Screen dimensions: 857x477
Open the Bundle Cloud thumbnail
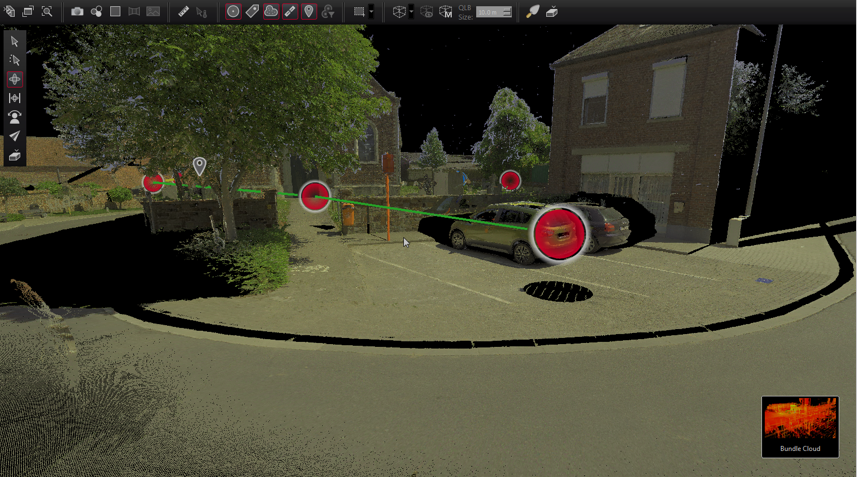(800, 426)
